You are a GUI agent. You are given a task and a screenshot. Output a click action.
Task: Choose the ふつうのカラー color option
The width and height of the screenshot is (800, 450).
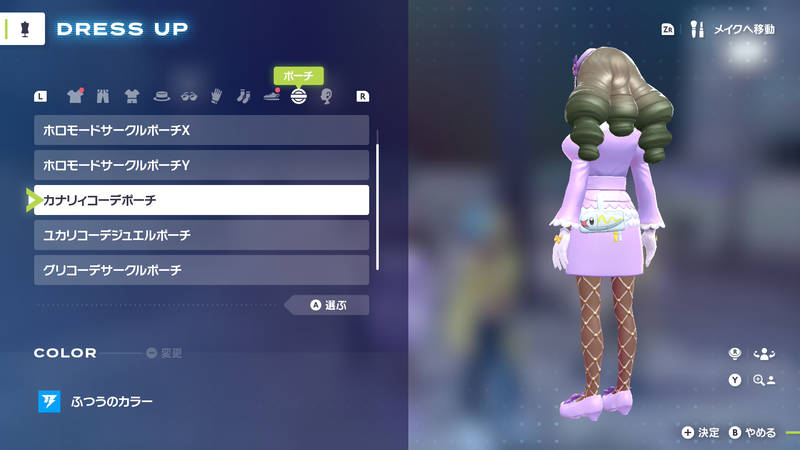[x=111, y=402]
